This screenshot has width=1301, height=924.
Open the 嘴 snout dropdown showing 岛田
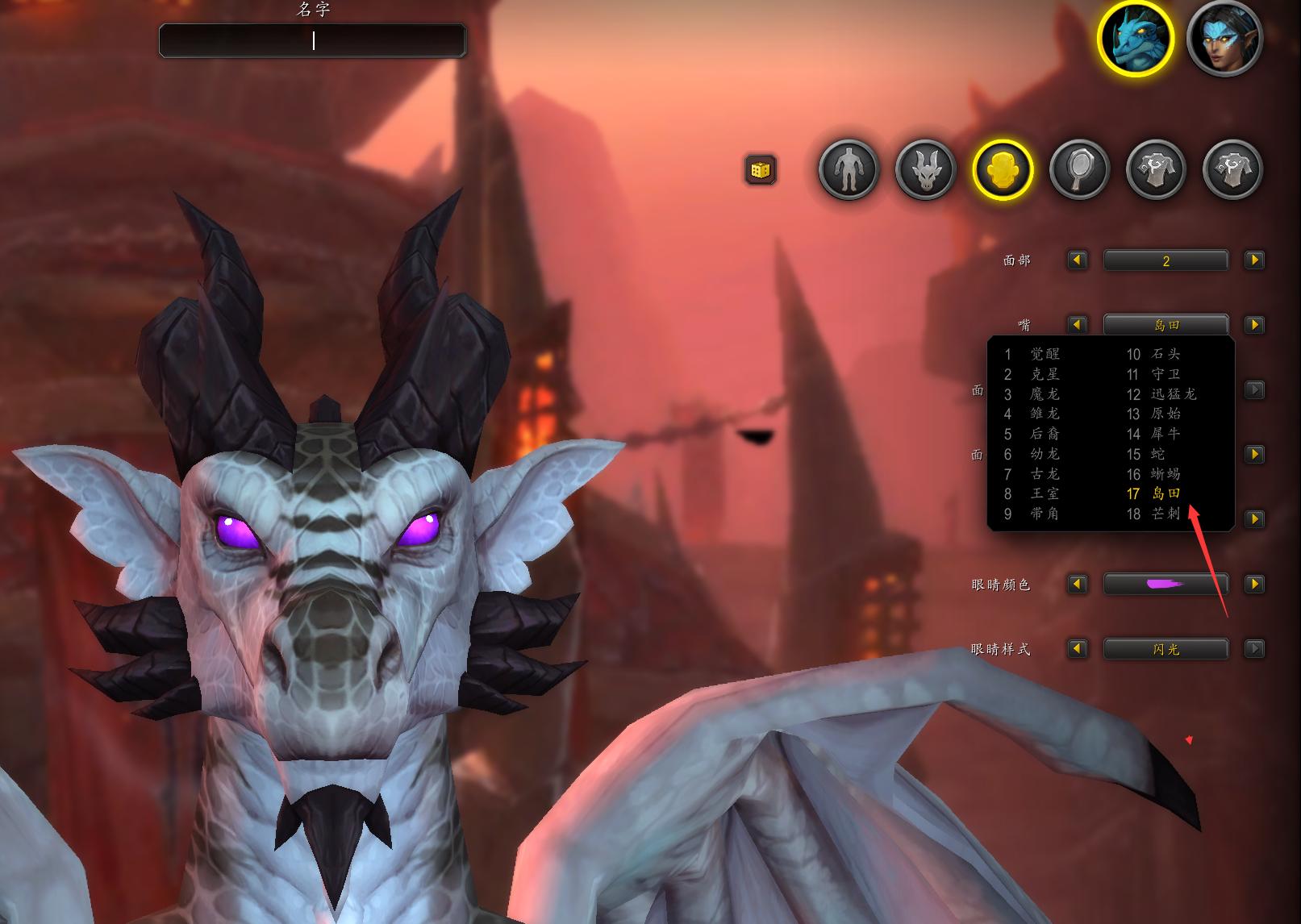click(x=1165, y=325)
